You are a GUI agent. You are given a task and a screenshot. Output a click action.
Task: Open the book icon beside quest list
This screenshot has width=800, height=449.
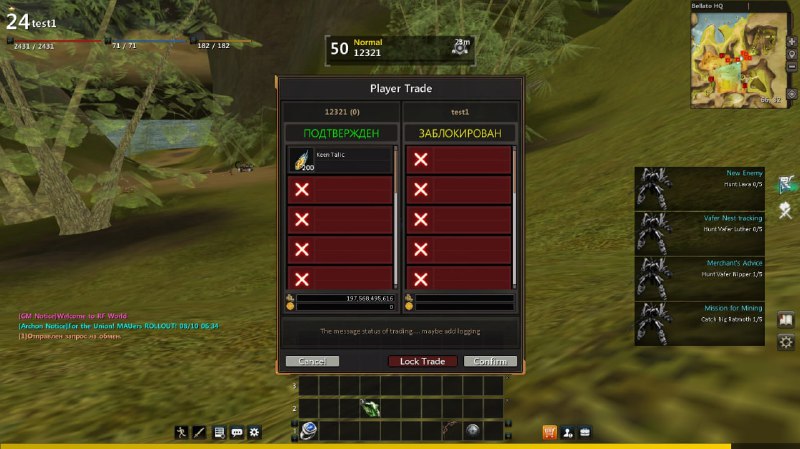pyautogui.click(x=786, y=320)
